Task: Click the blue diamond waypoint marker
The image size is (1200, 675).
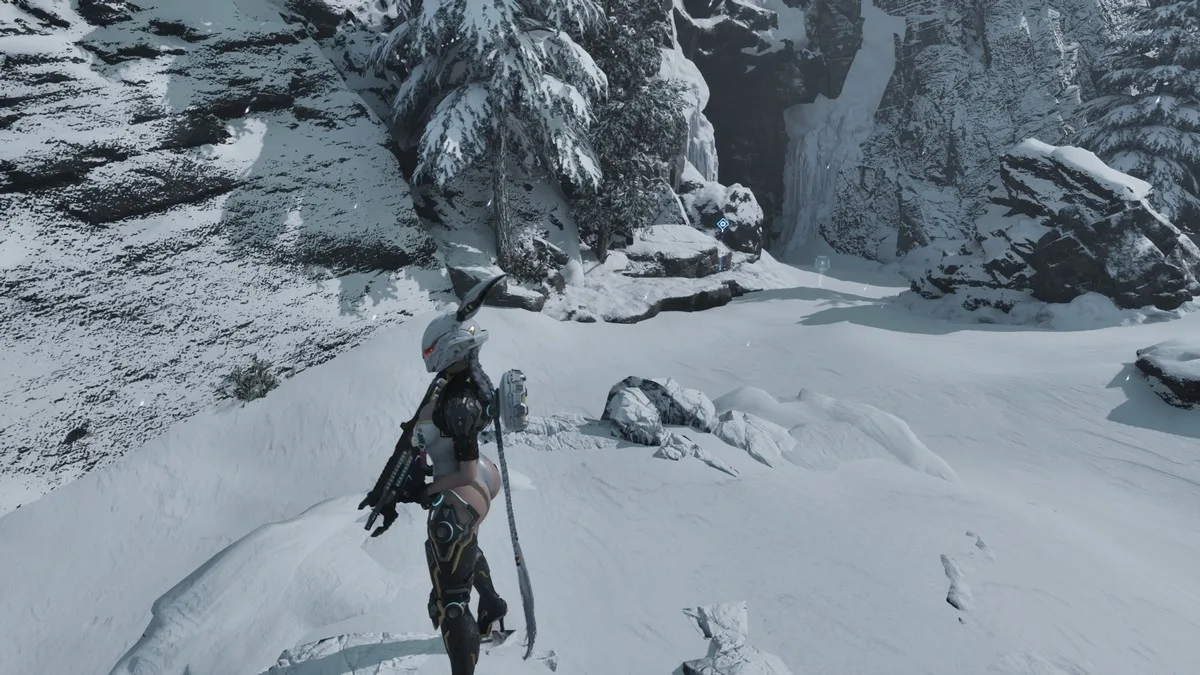Action: [722, 224]
